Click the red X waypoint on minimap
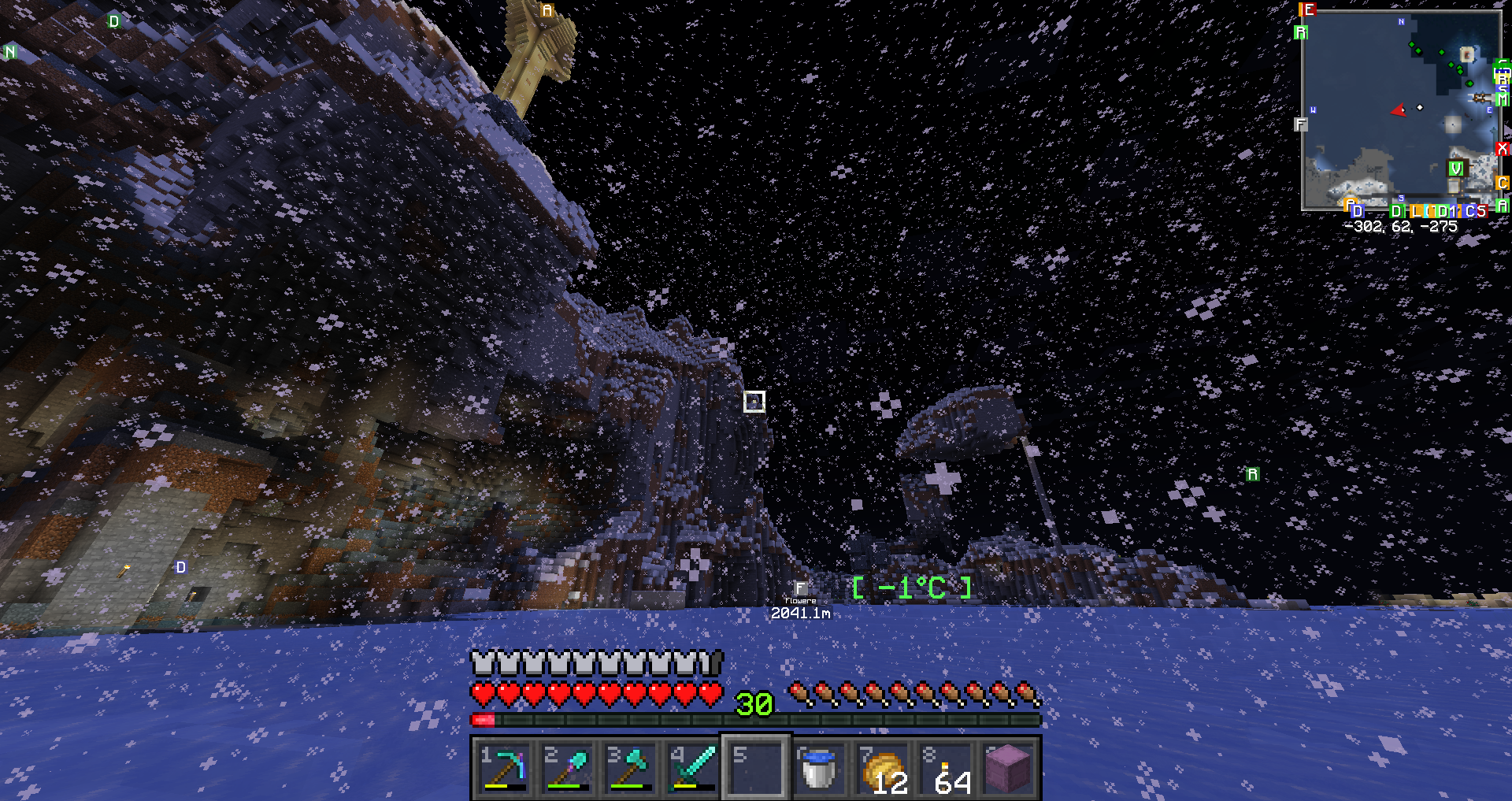 click(x=1503, y=148)
